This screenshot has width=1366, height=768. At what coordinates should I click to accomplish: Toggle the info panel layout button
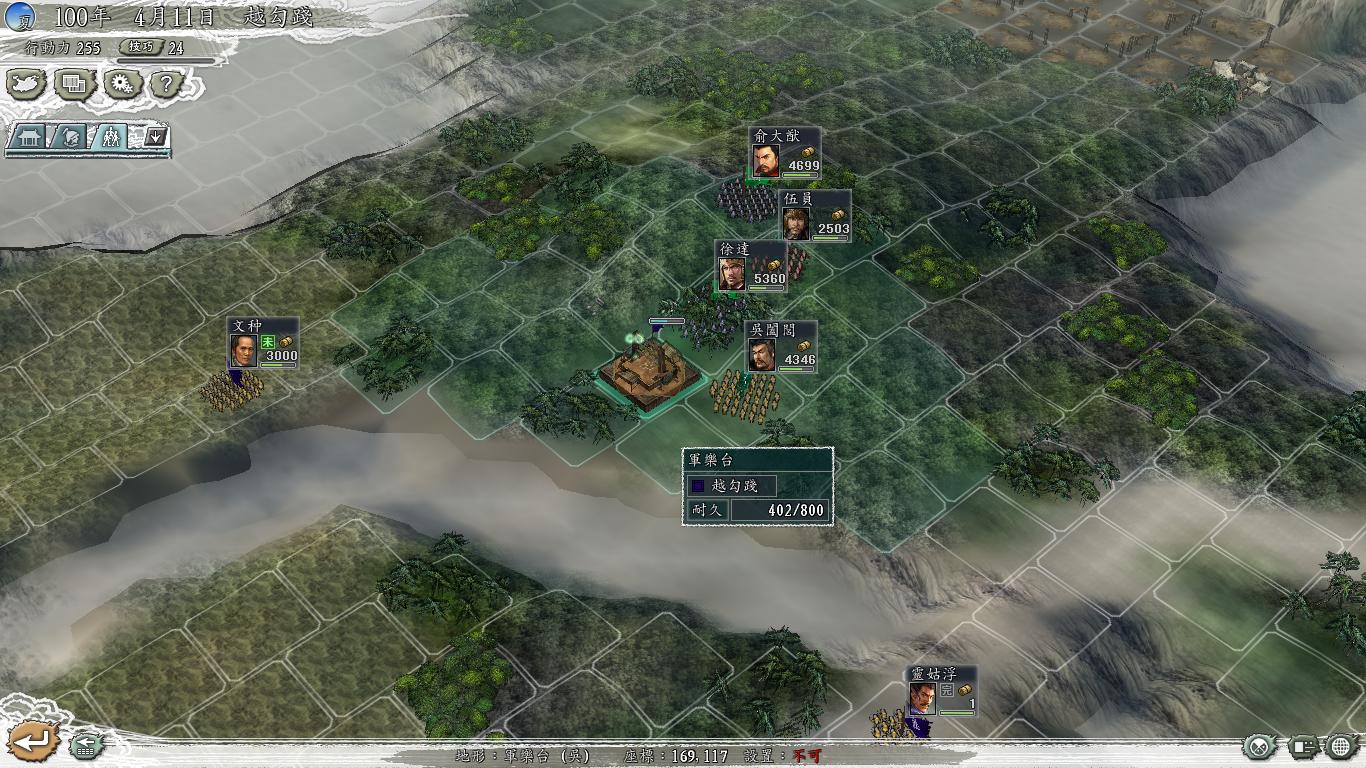[1301, 746]
